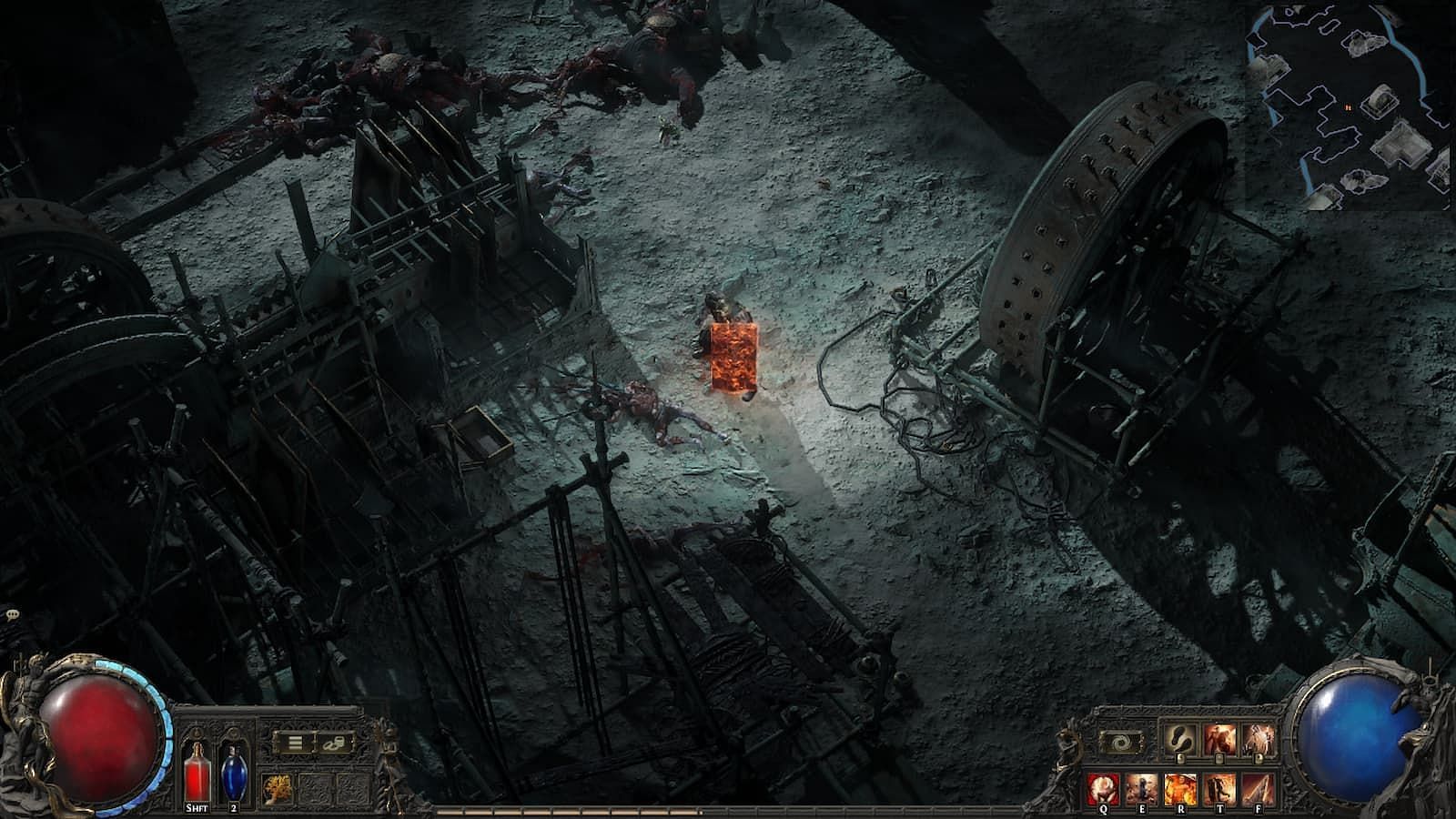Use the skill bound to T
The width and height of the screenshot is (1456, 819).
(x=1220, y=788)
